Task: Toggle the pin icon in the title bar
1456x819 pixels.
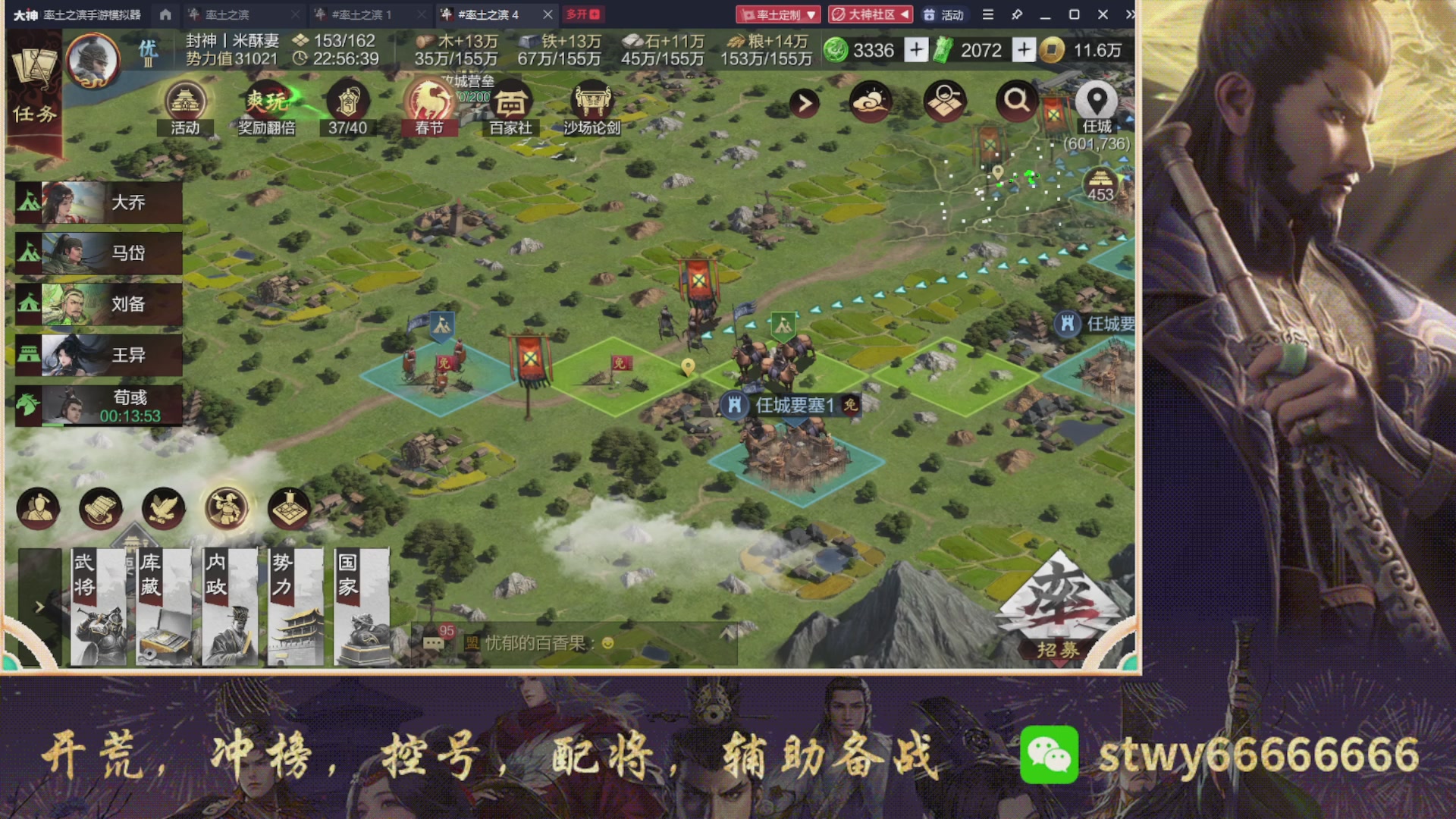Action: point(1018,14)
